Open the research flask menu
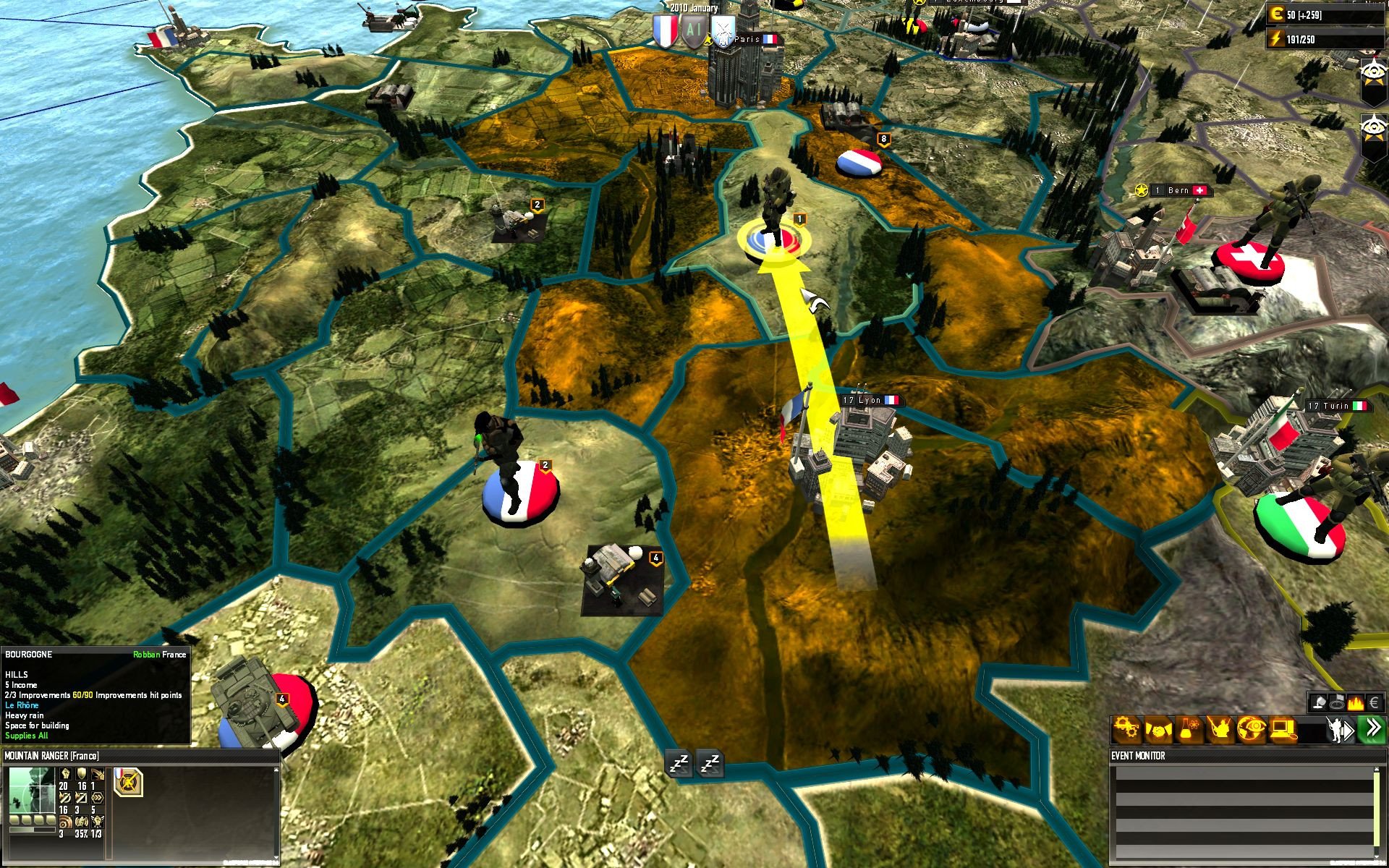Viewport: 1389px width, 868px height. [1188, 730]
